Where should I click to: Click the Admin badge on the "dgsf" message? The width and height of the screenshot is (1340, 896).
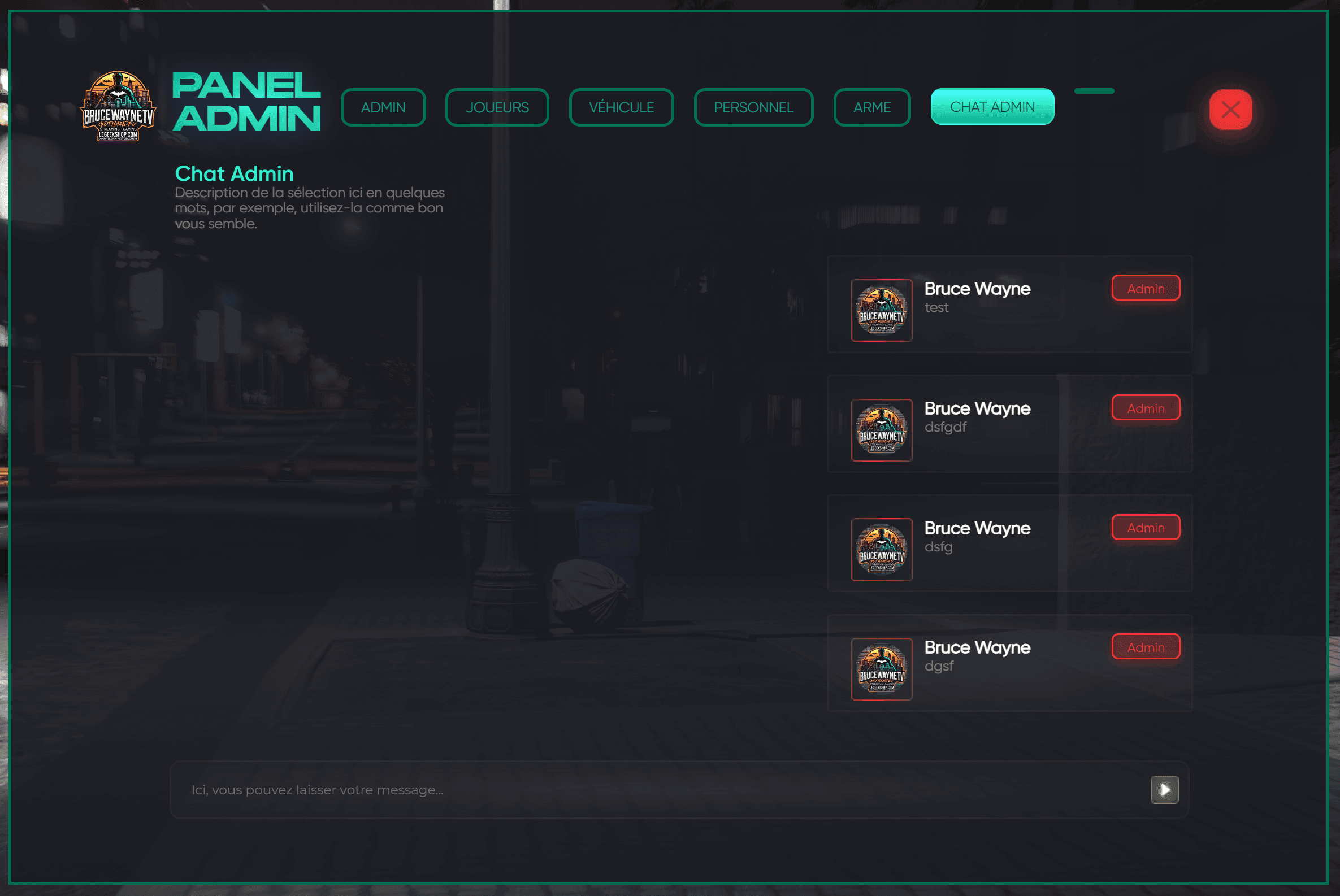click(x=1146, y=647)
